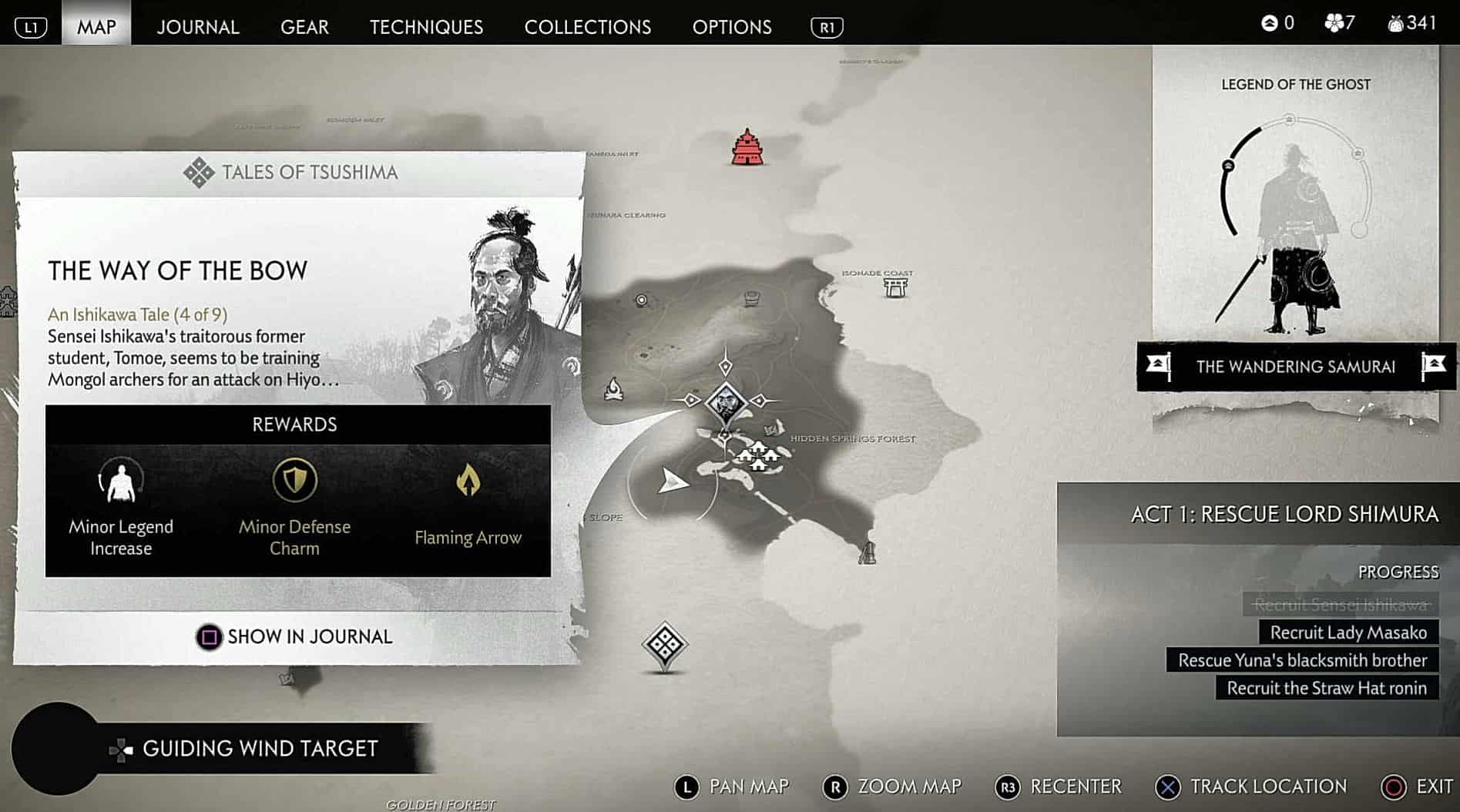Click the player arrow marker on map
The height and width of the screenshot is (812, 1460).
(673, 481)
